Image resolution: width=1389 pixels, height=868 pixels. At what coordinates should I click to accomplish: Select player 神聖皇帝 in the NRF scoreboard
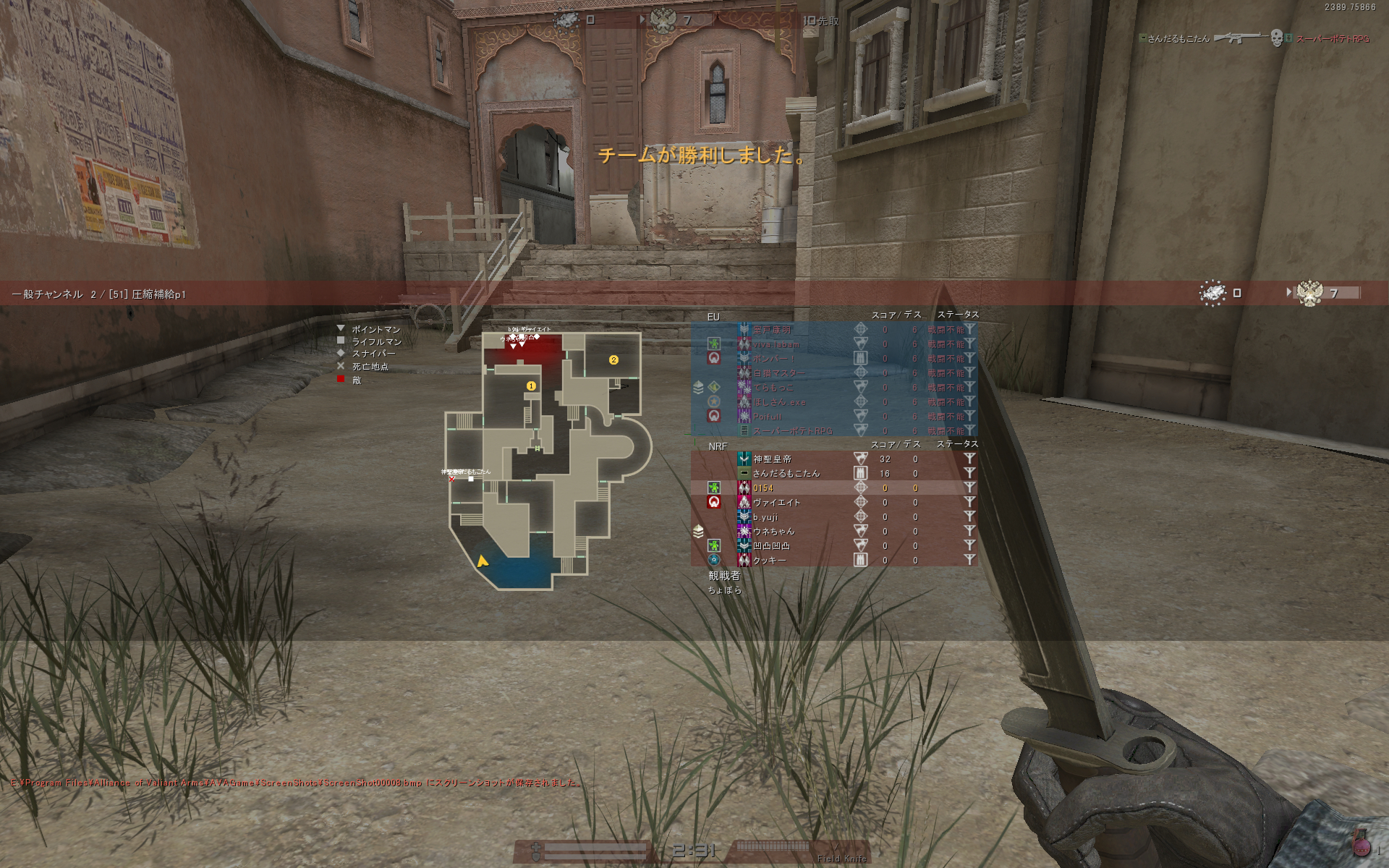tap(773, 459)
